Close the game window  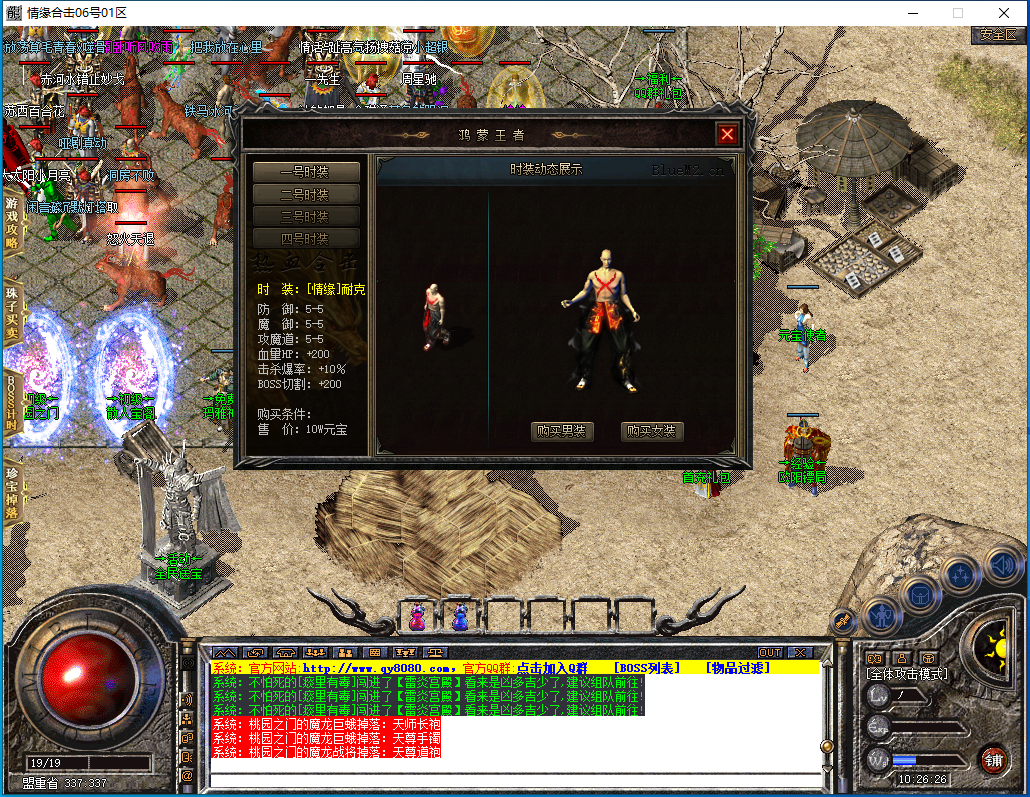pos(1004,13)
